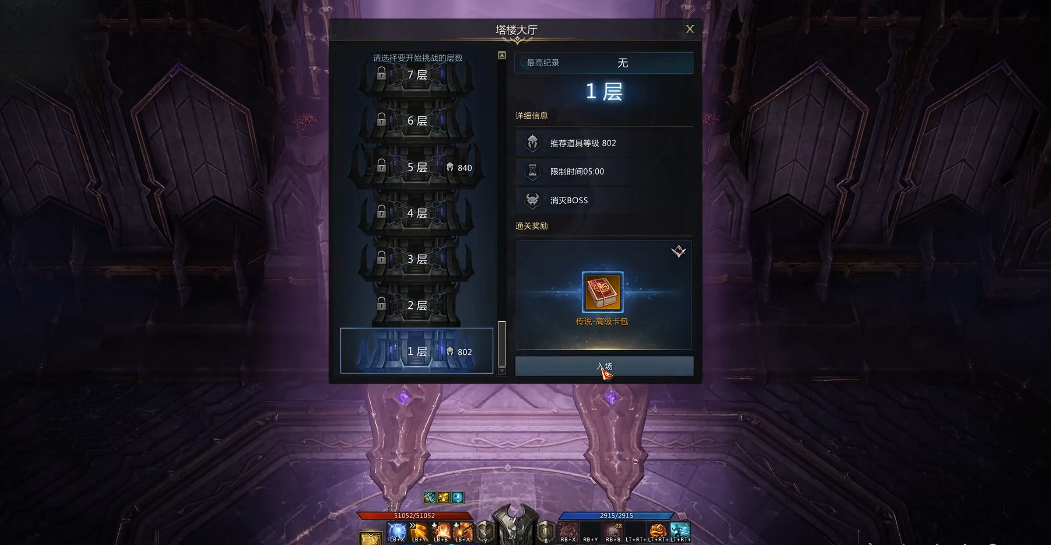
Task: Click the emblem icon in reward panel corner
Action: [679, 251]
